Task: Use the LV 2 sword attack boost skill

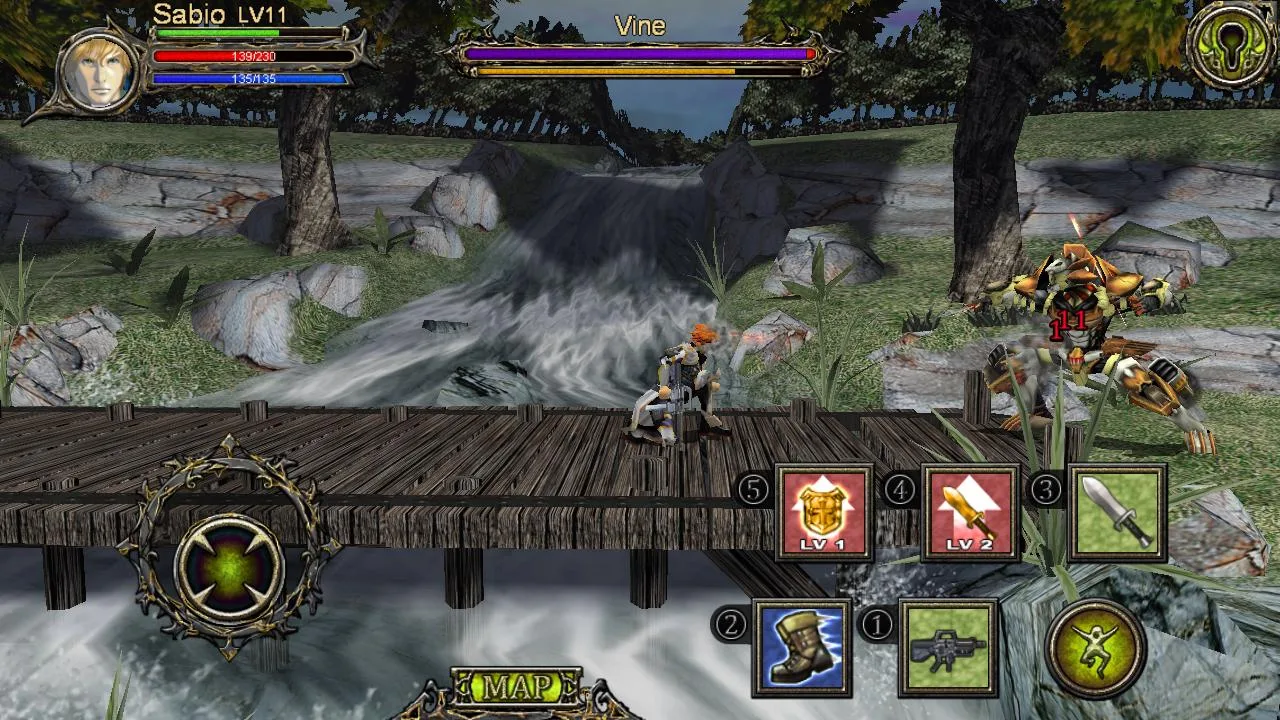Action: tap(968, 513)
